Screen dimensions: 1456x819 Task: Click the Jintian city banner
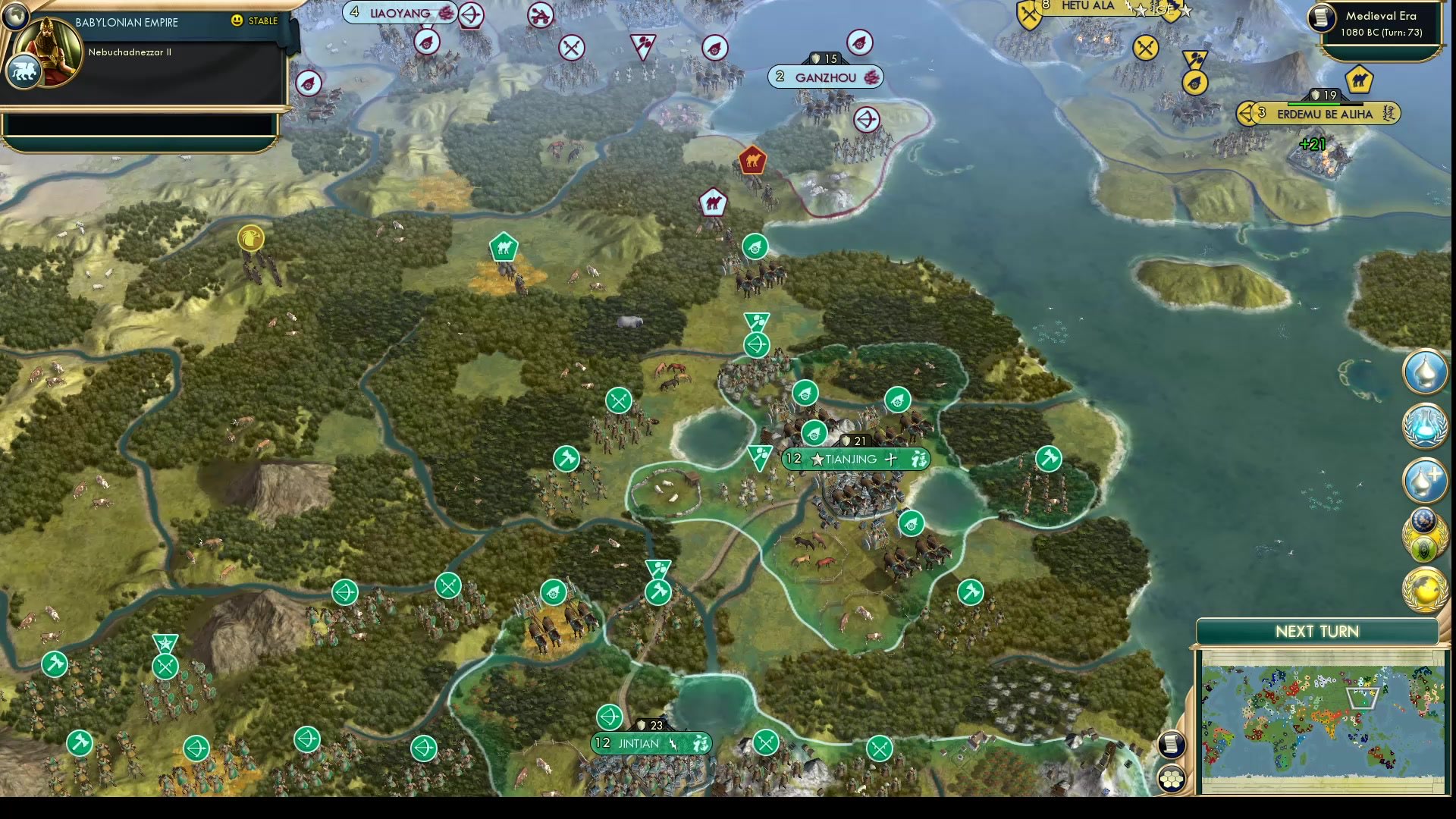click(651, 744)
